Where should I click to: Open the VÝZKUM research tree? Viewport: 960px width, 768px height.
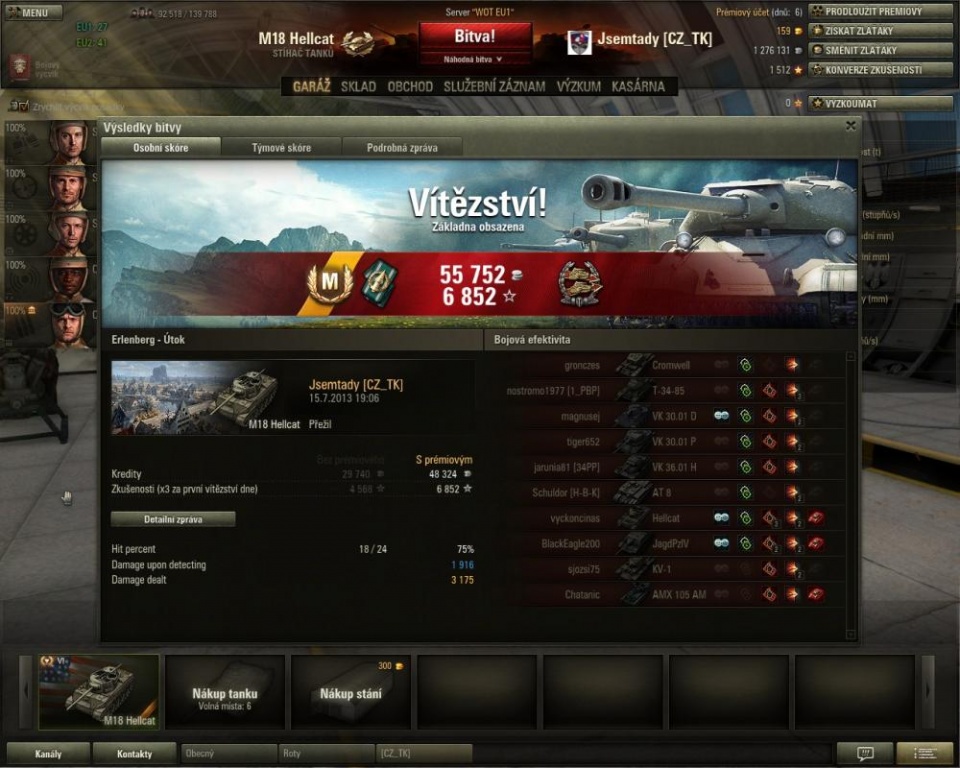click(579, 87)
